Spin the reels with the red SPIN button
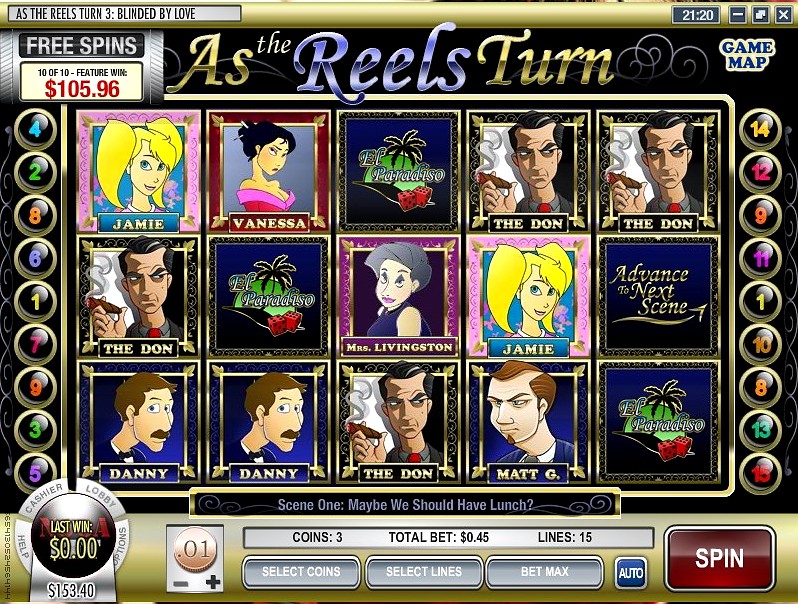798x604 pixels. (x=719, y=557)
